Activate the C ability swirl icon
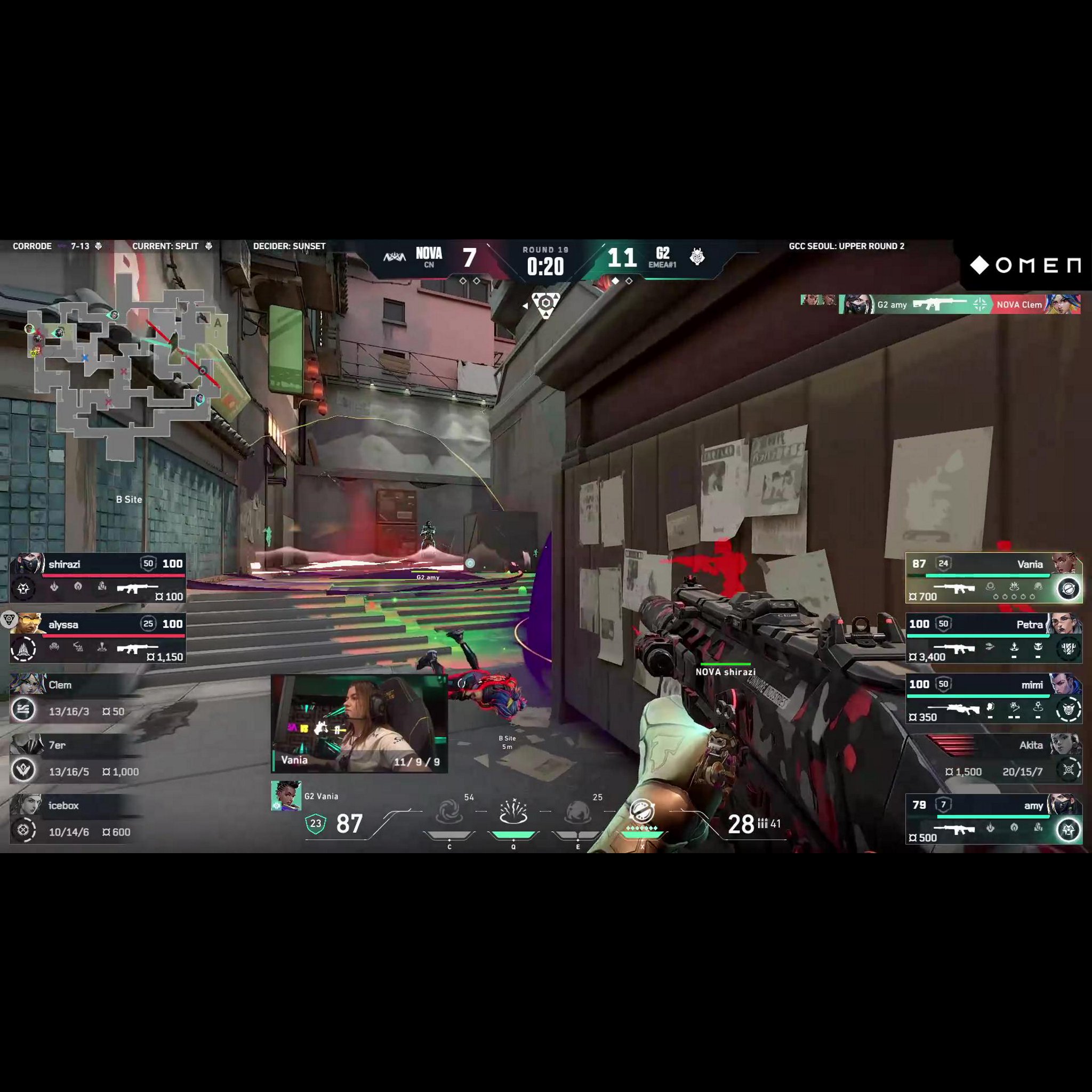The height and width of the screenshot is (1092, 1092). 449,813
